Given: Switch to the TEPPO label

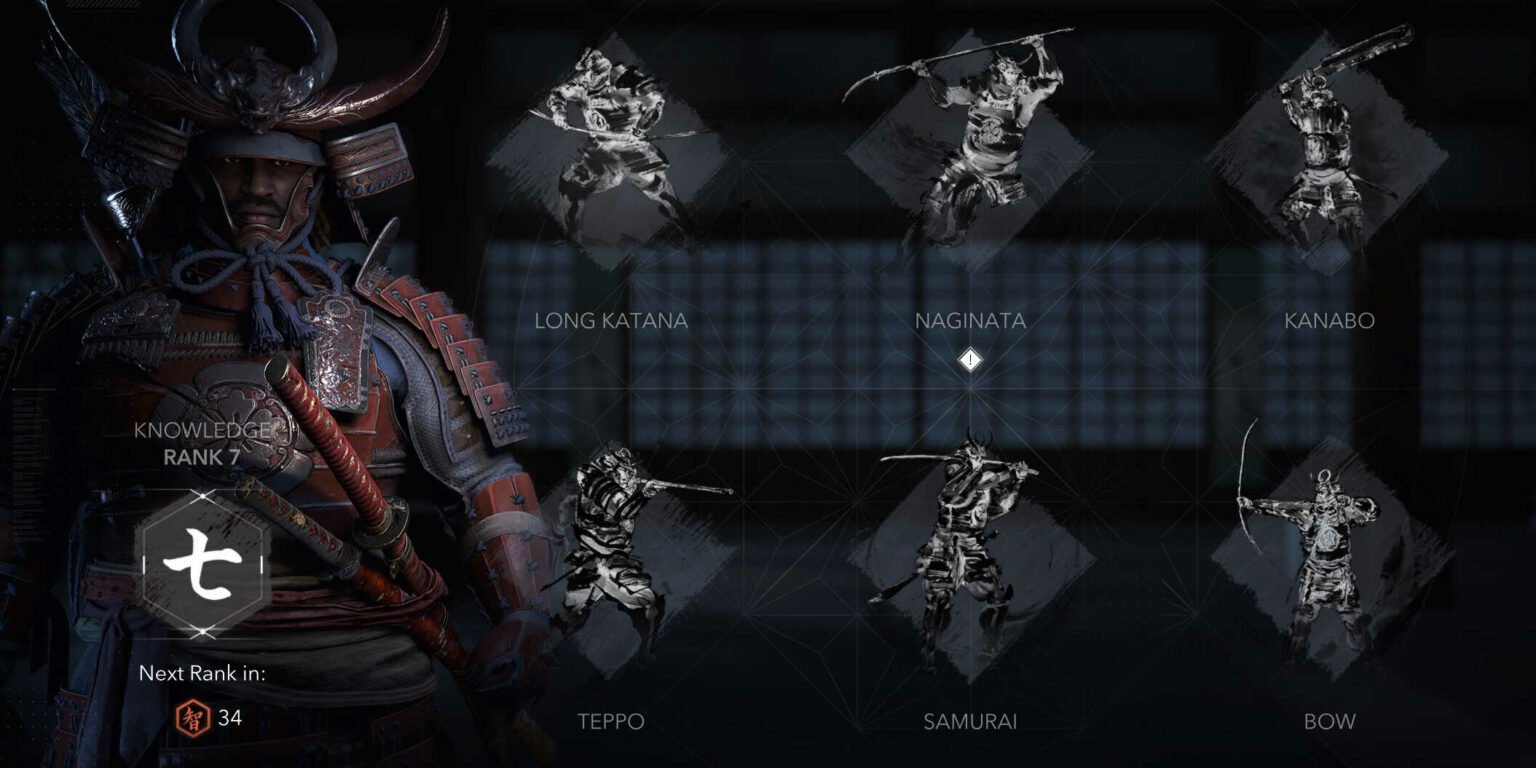Looking at the screenshot, I should (x=611, y=719).
